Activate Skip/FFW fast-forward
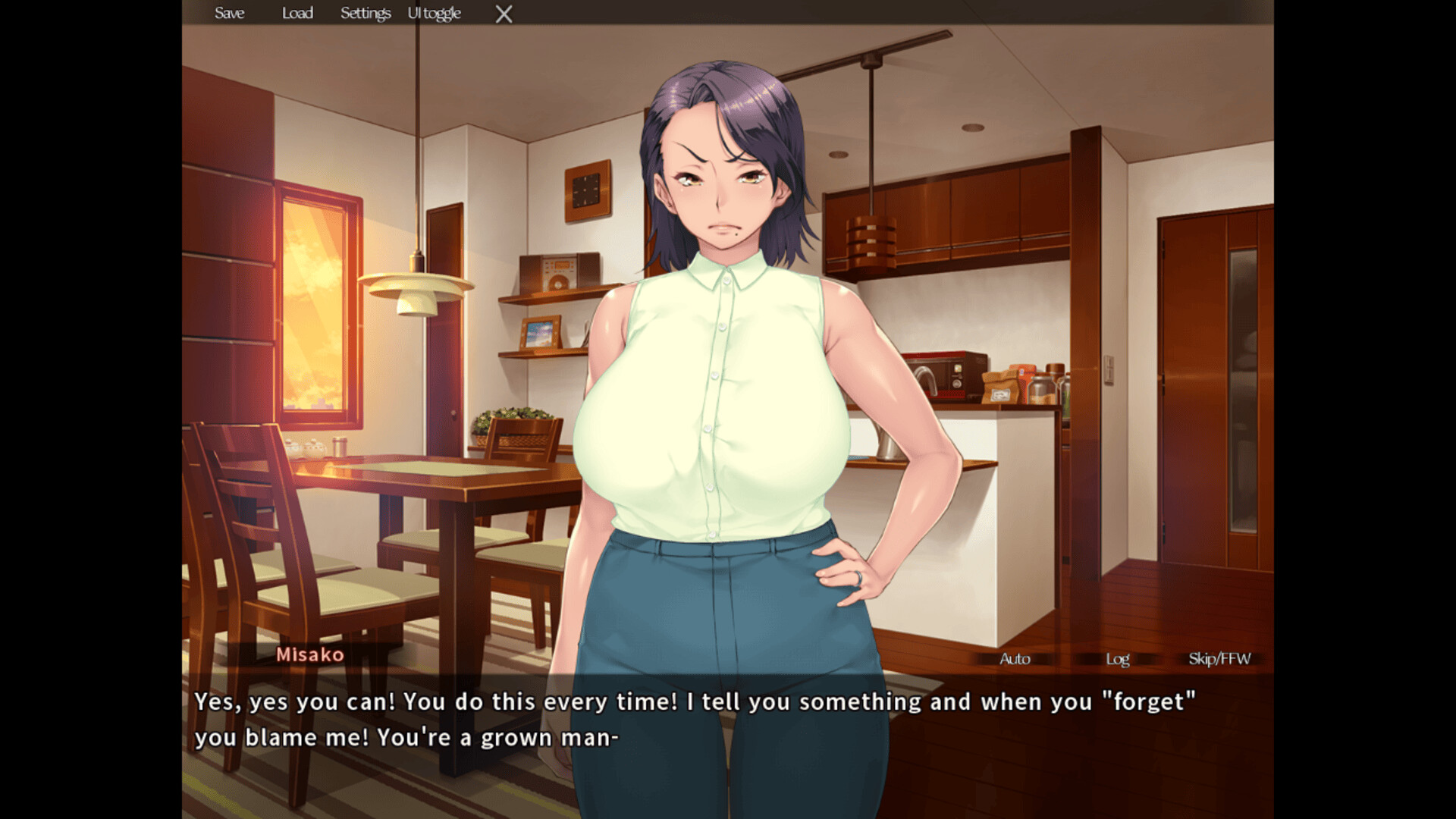 tap(1219, 658)
